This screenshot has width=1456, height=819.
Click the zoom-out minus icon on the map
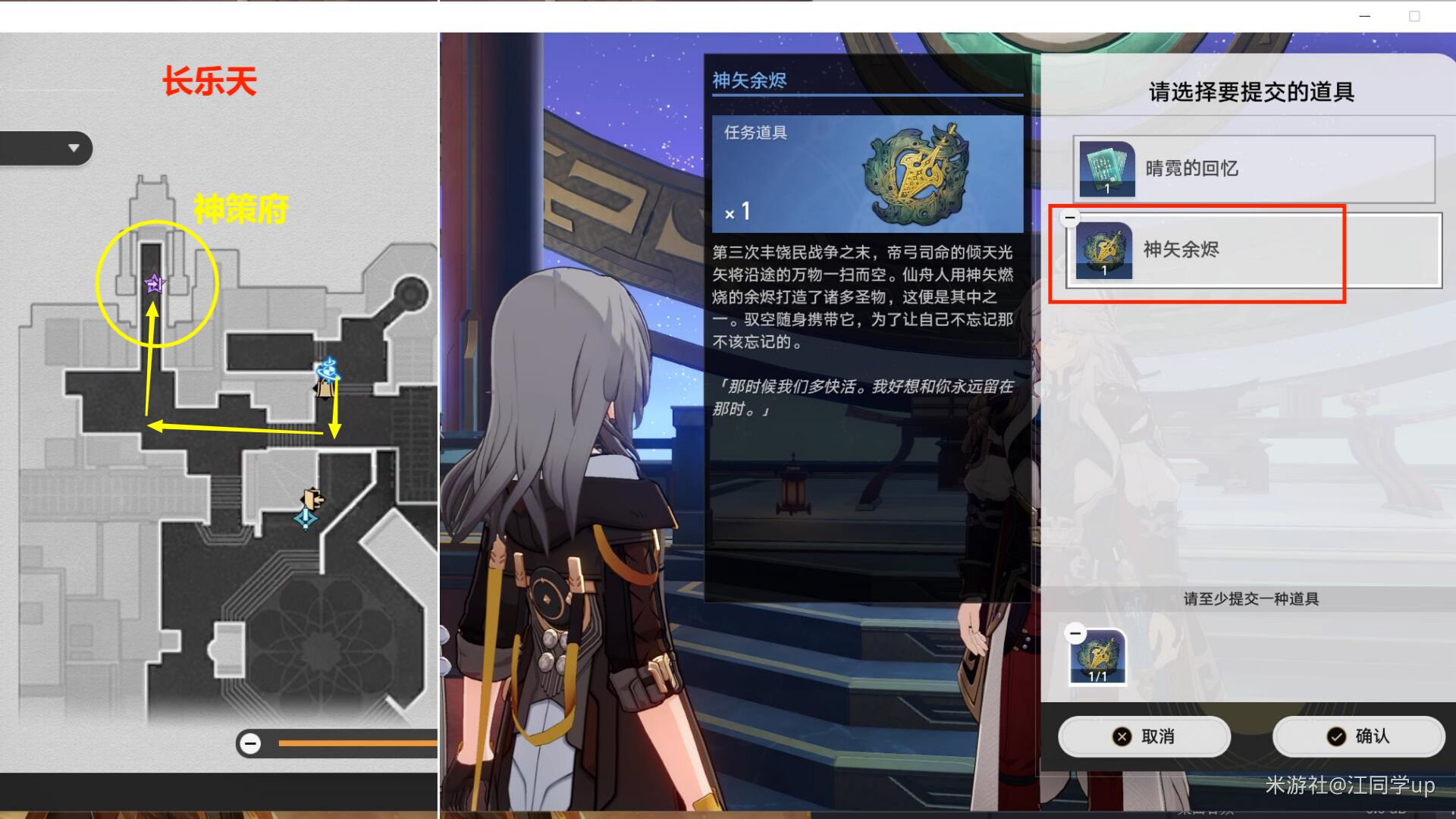[250, 744]
